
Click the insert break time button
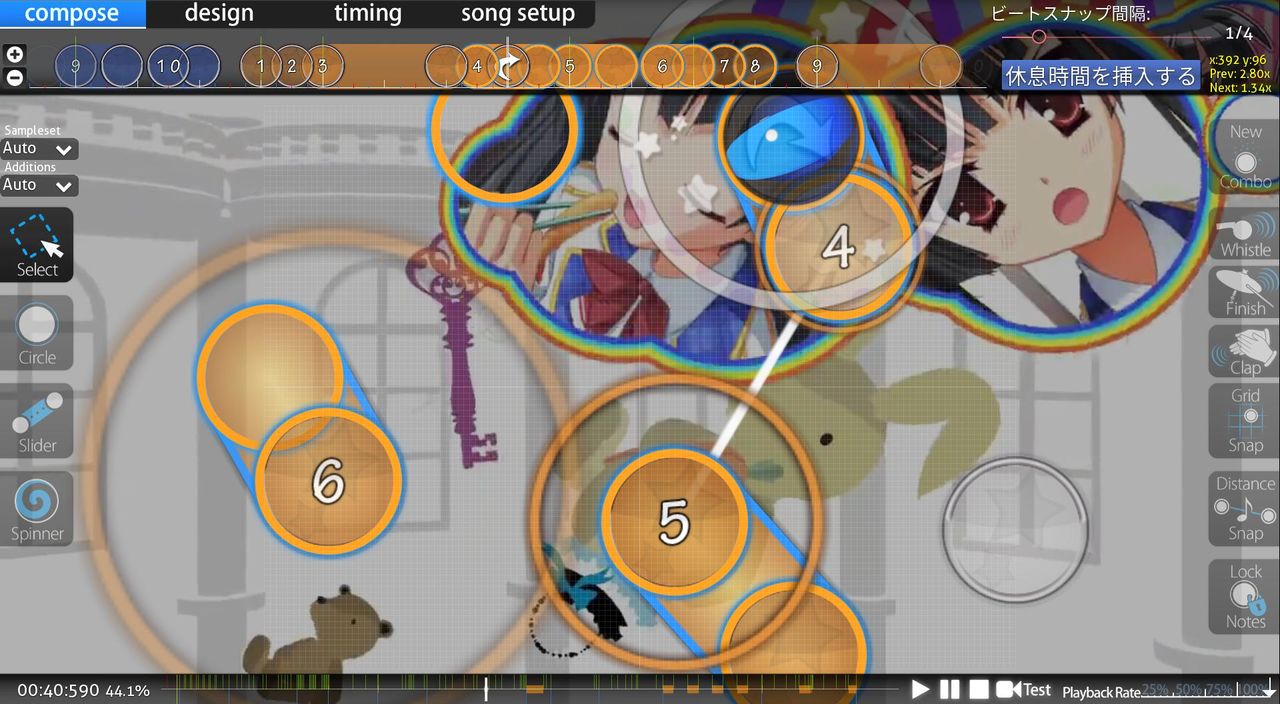(1100, 76)
